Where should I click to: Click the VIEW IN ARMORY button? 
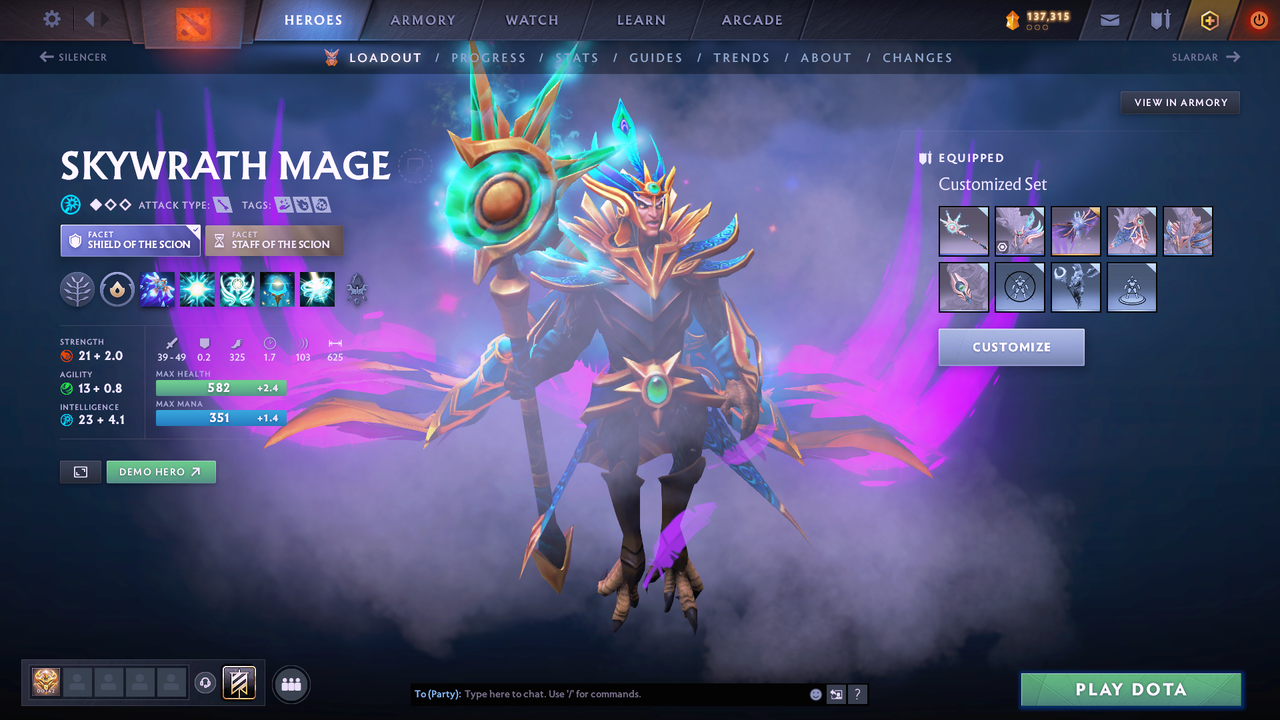1180,102
